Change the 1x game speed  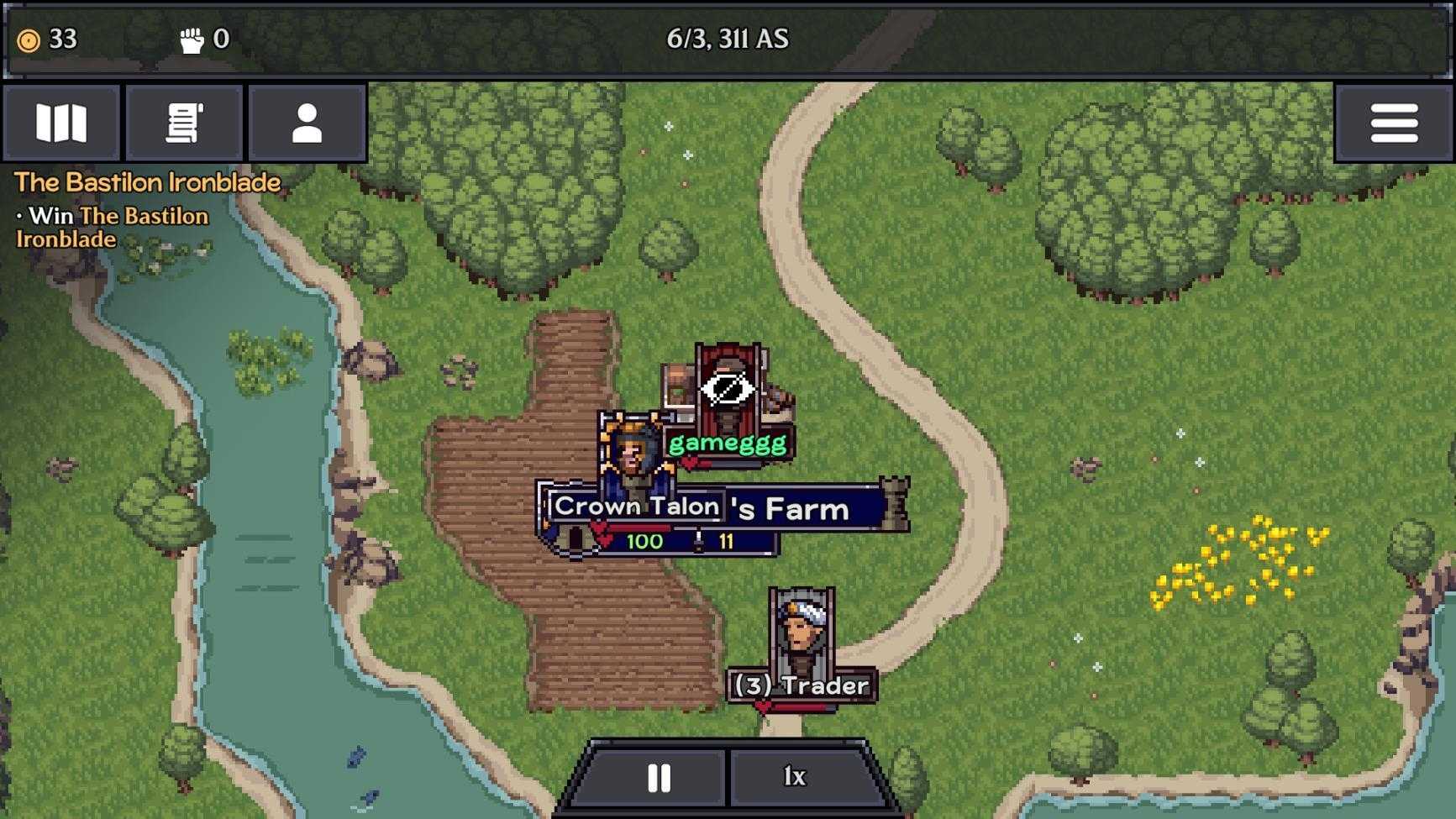point(795,778)
